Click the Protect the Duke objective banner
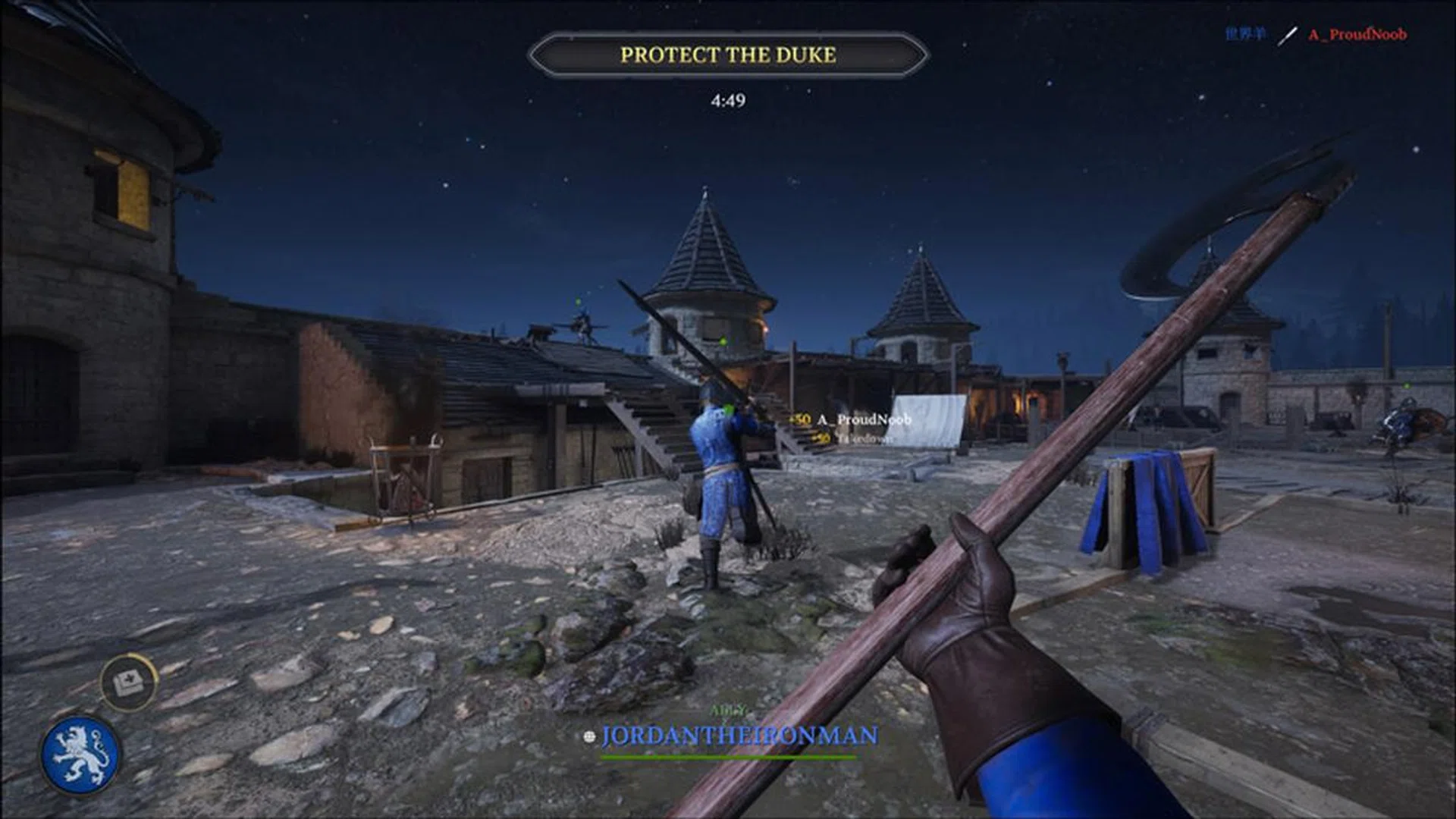 [728, 55]
